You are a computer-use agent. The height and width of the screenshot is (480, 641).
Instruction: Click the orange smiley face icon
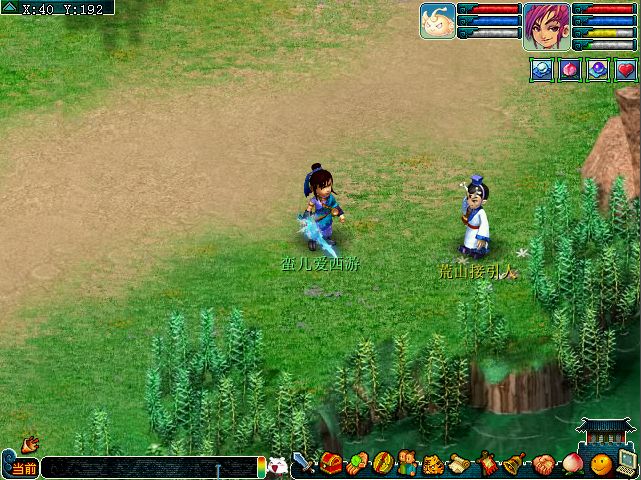pos(600,465)
